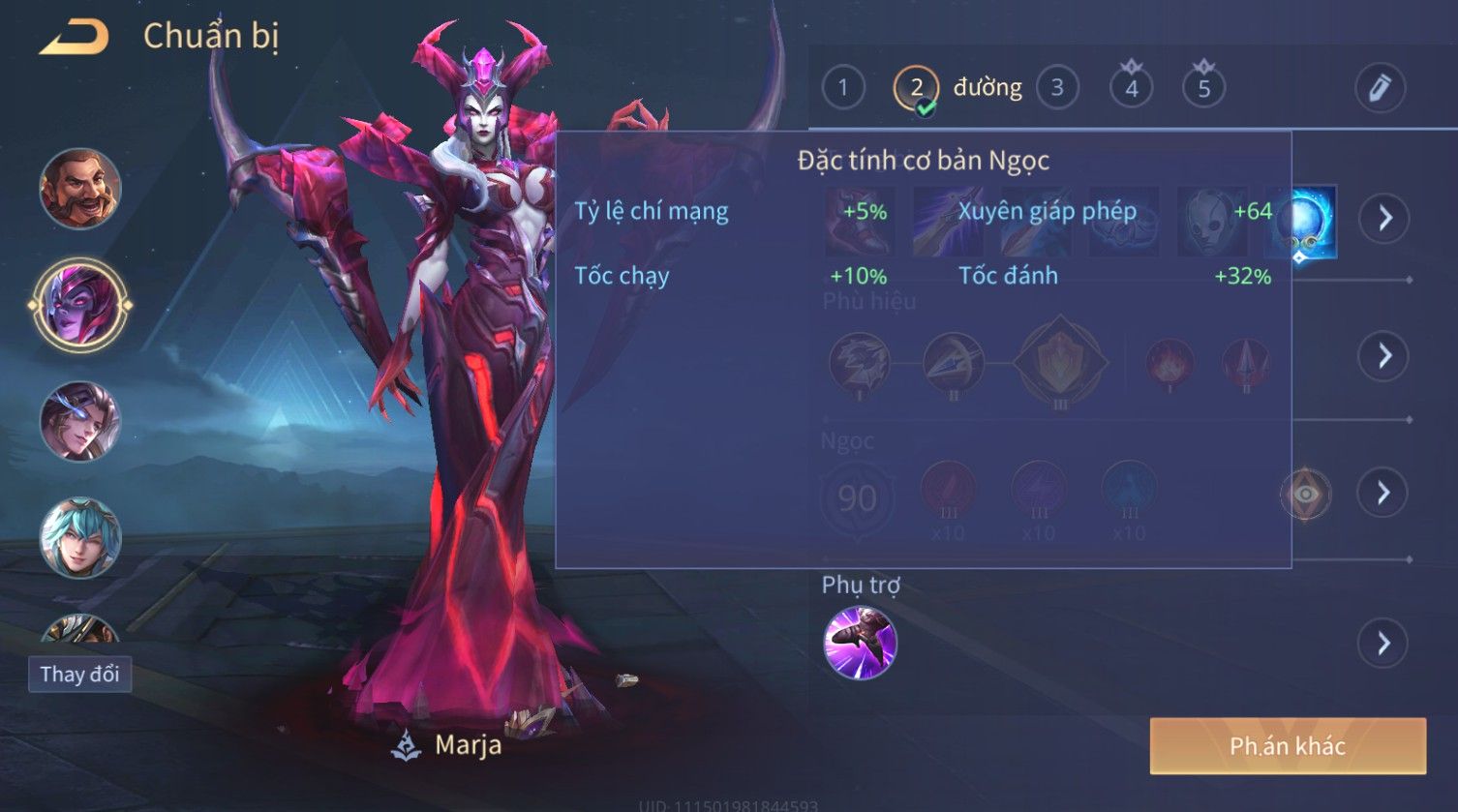This screenshot has height=812, width=1458.
Task: Click the blue orb equipment item
Action: click(x=1302, y=222)
